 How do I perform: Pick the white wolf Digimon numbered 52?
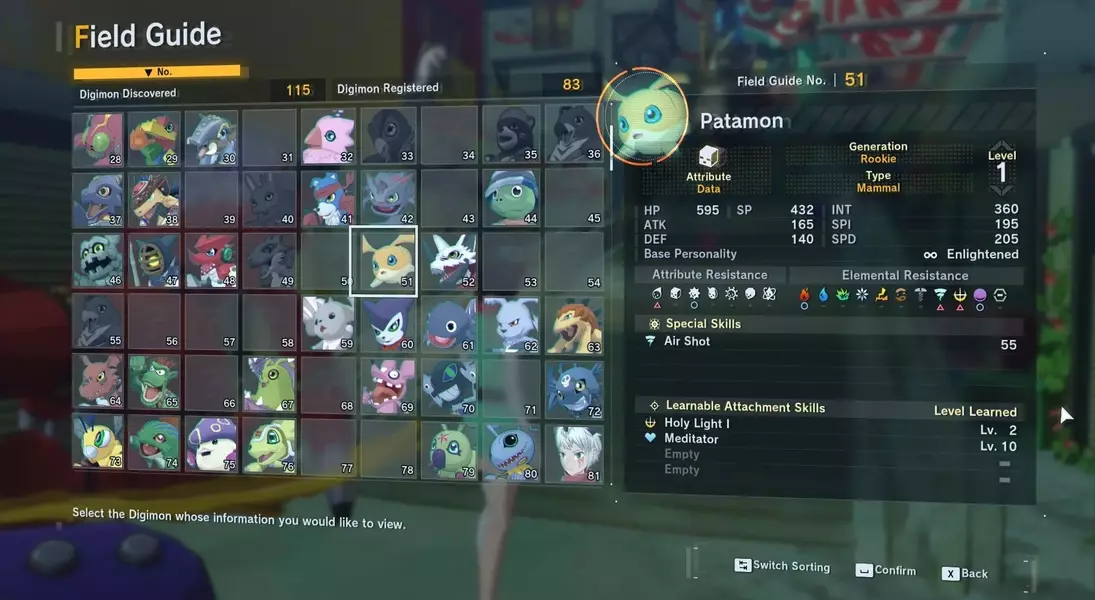point(449,261)
